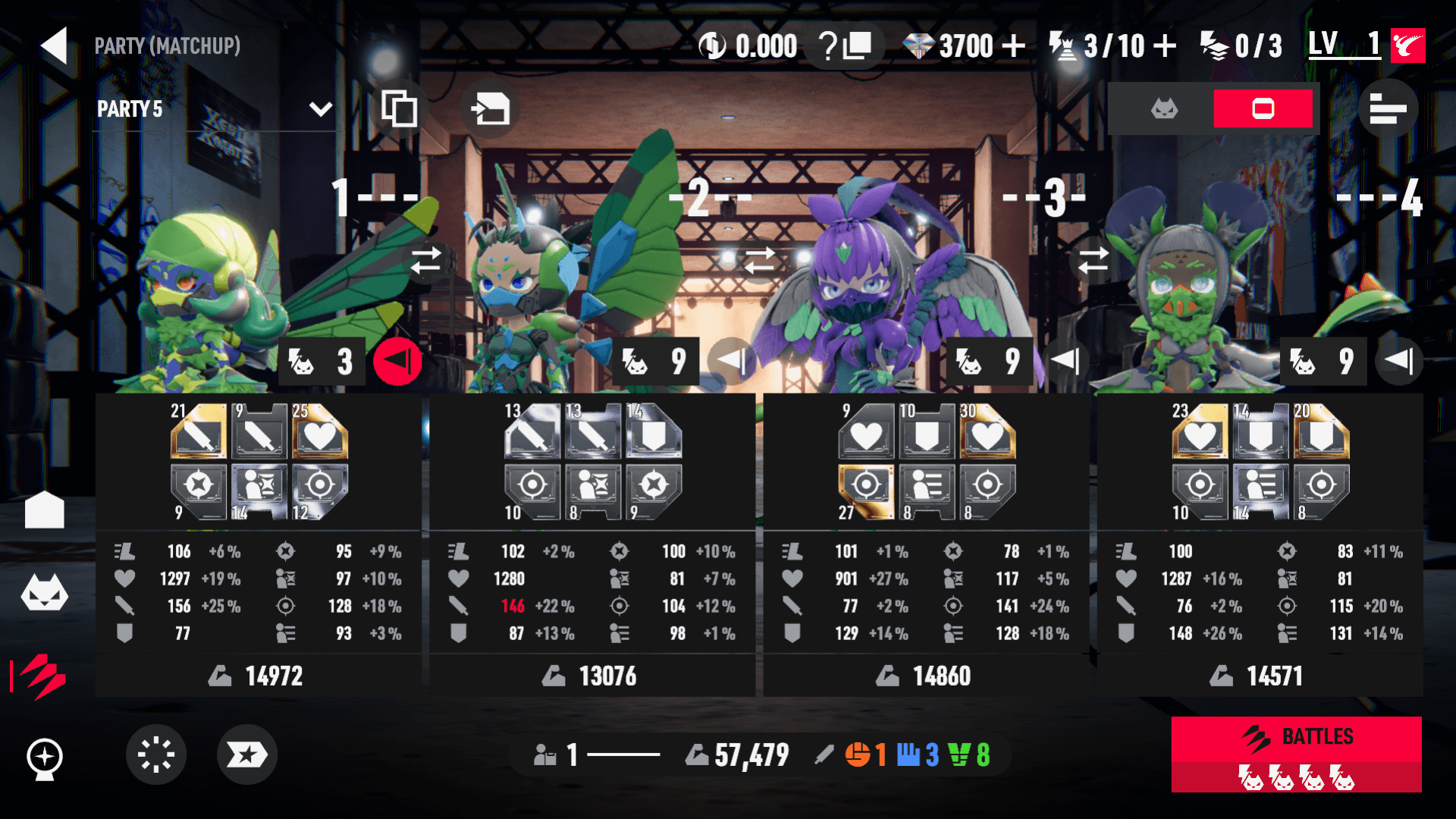The height and width of the screenshot is (819, 1456).
Task: Click the import party icon button
Action: click(490, 109)
